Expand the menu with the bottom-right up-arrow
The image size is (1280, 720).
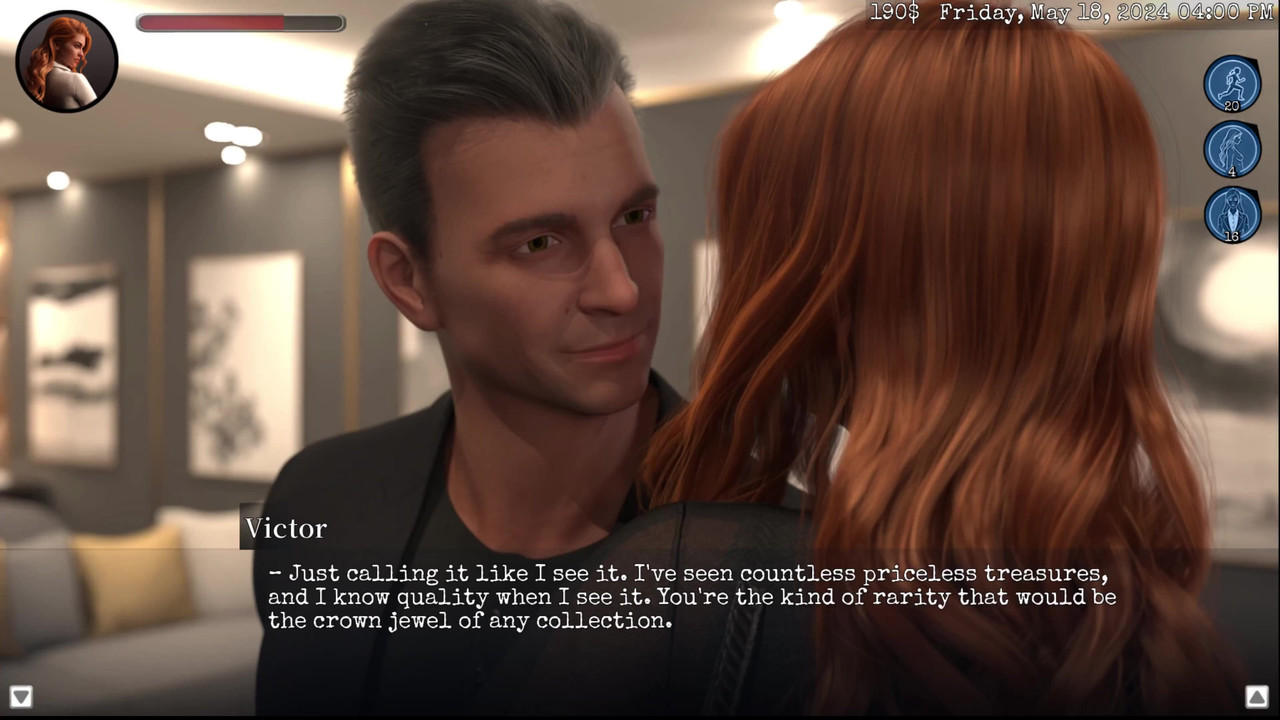click(x=1258, y=696)
